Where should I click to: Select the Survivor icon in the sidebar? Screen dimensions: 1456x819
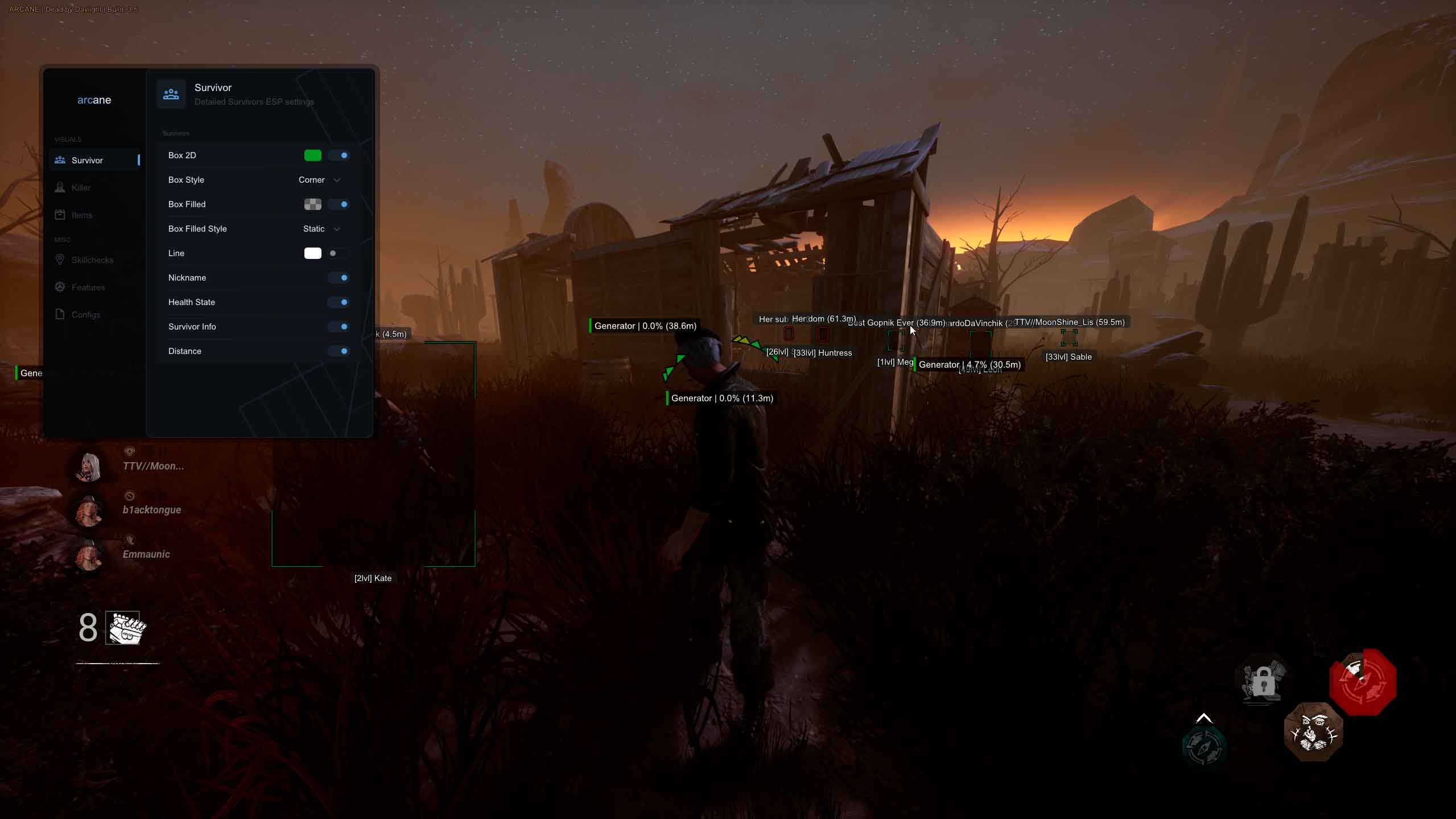[60, 160]
